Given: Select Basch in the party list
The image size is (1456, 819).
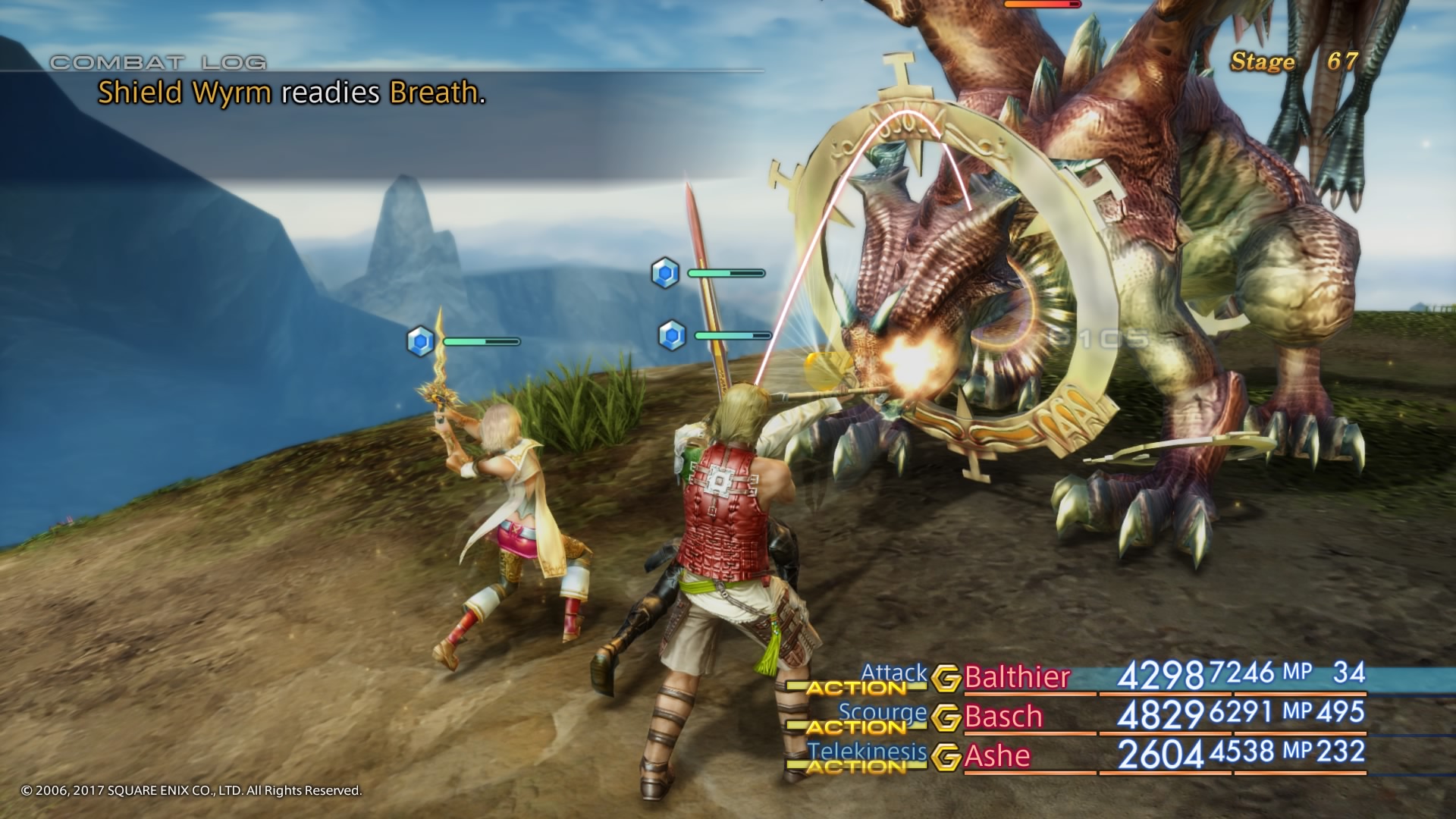Looking at the screenshot, I should [1003, 717].
